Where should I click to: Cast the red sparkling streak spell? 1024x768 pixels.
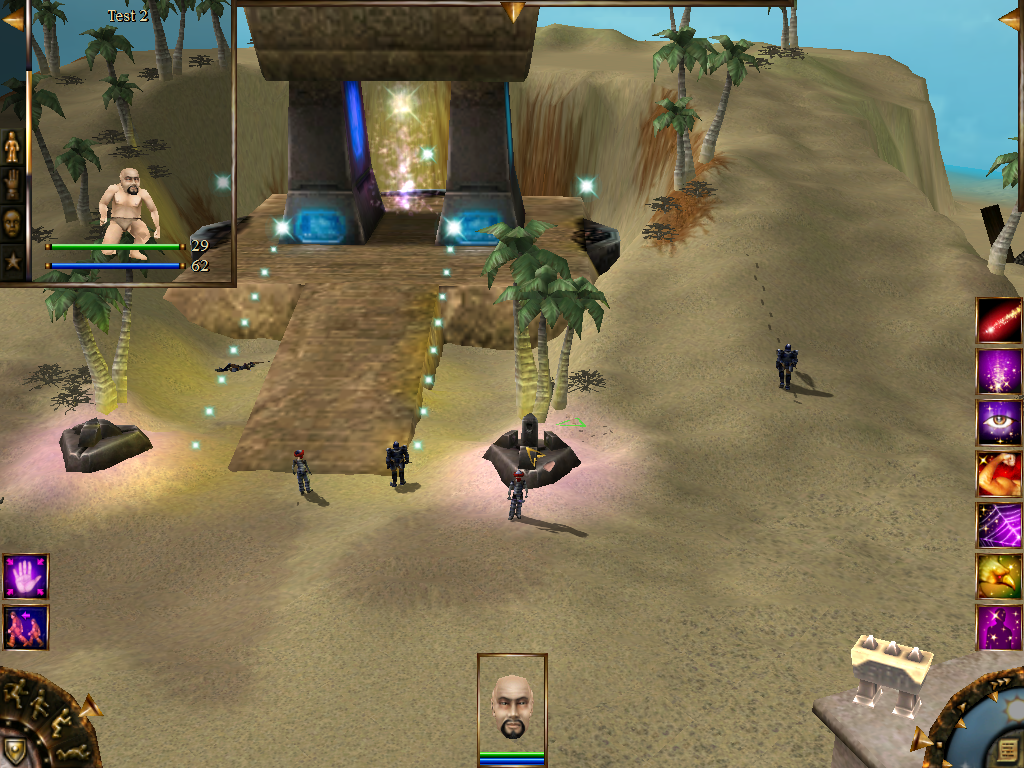[x=999, y=321]
